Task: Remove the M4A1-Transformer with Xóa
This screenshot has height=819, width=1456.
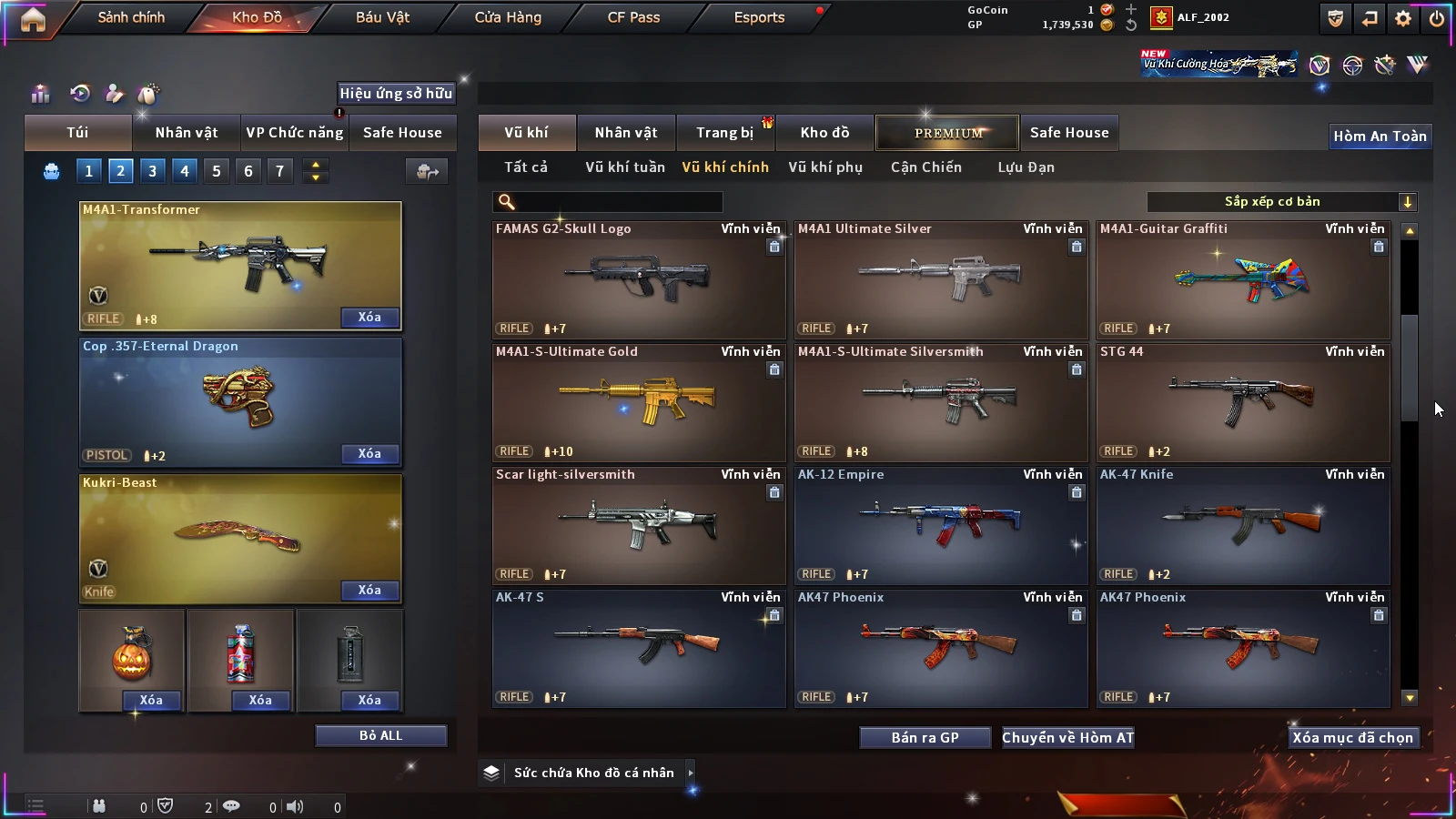Action: (x=369, y=318)
